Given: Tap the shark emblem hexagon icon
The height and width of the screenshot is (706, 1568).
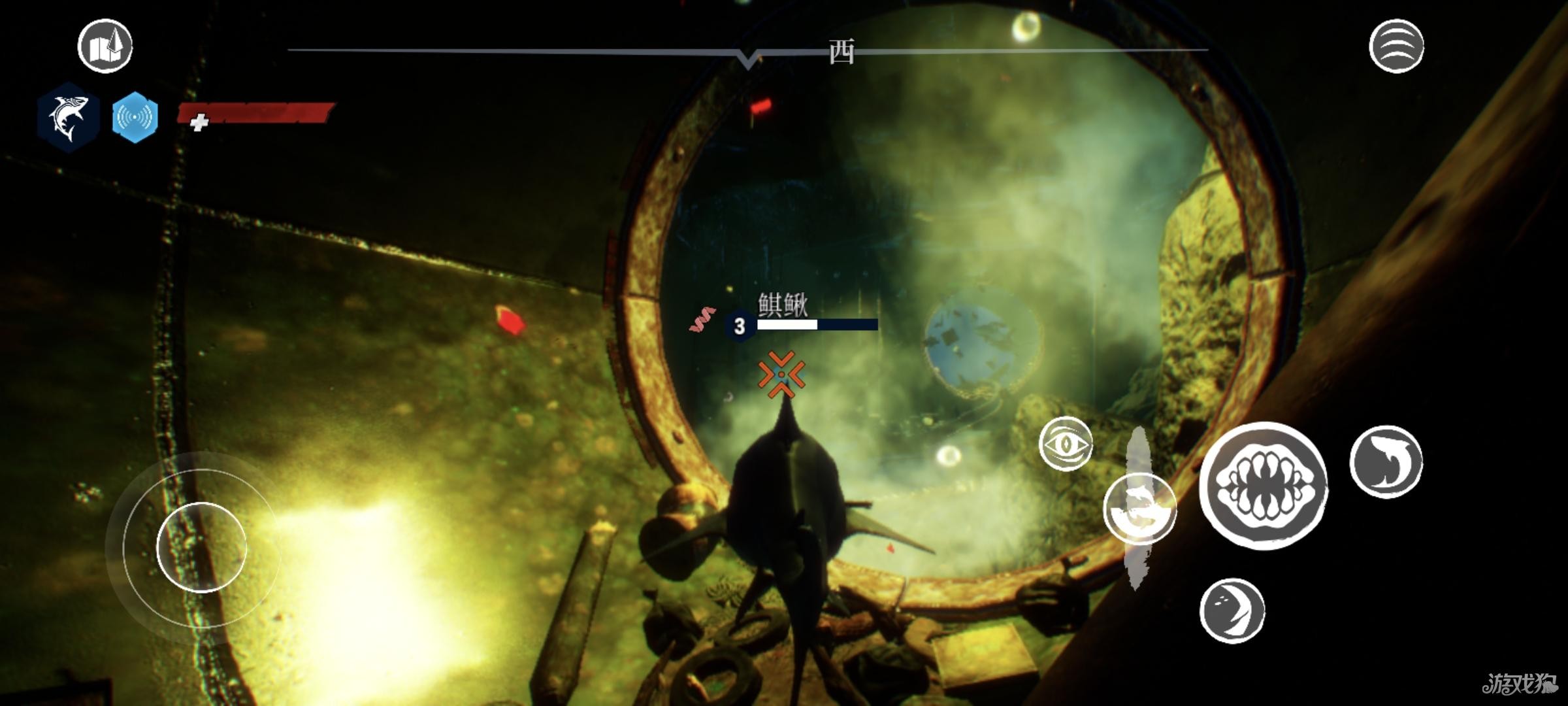Looking at the screenshot, I should coord(69,118).
